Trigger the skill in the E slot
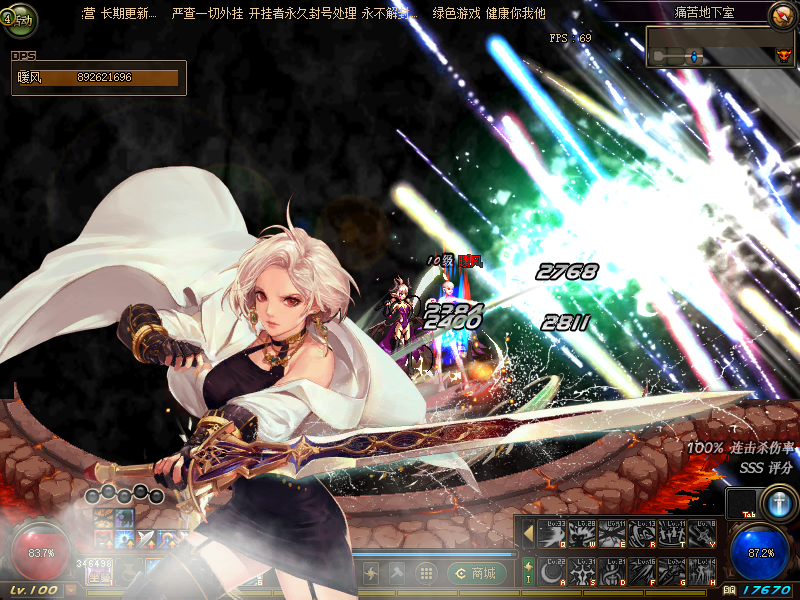 pos(613,535)
